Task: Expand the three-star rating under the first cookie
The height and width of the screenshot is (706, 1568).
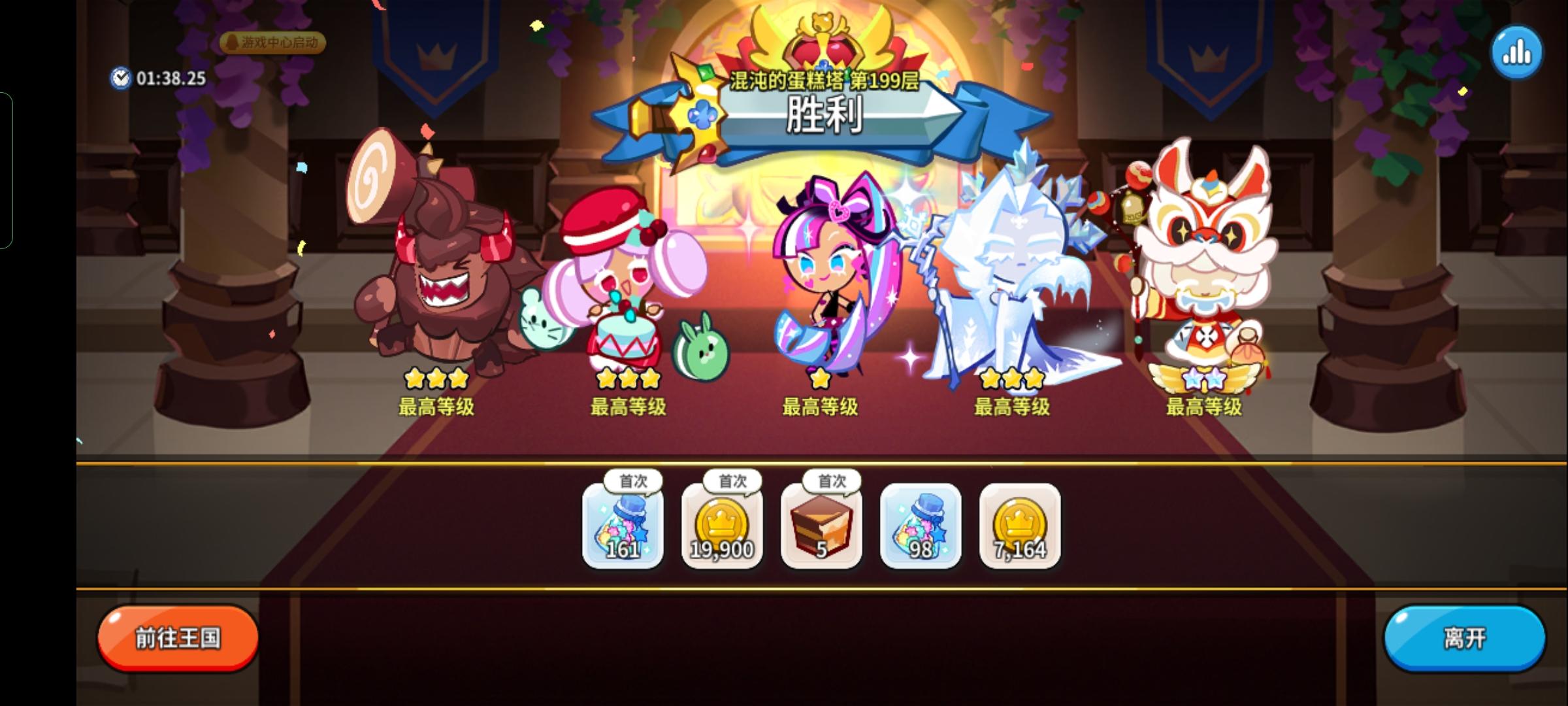Action: pyautogui.click(x=436, y=378)
